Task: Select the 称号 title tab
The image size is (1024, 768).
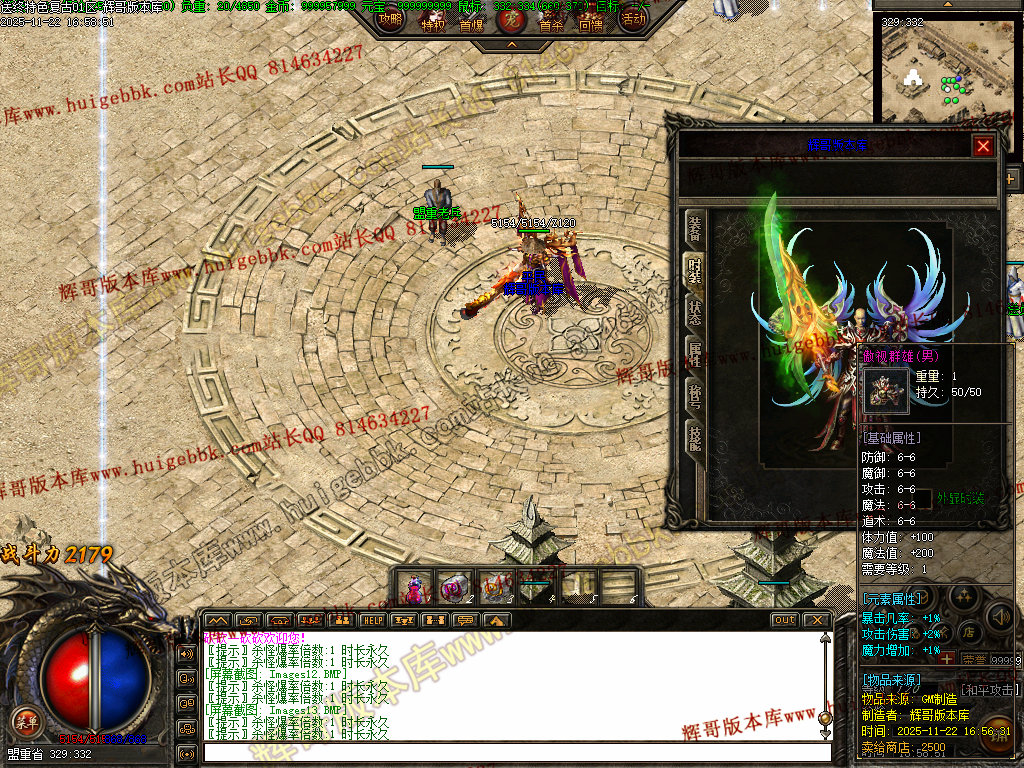Action: pyautogui.click(x=695, y=394)
